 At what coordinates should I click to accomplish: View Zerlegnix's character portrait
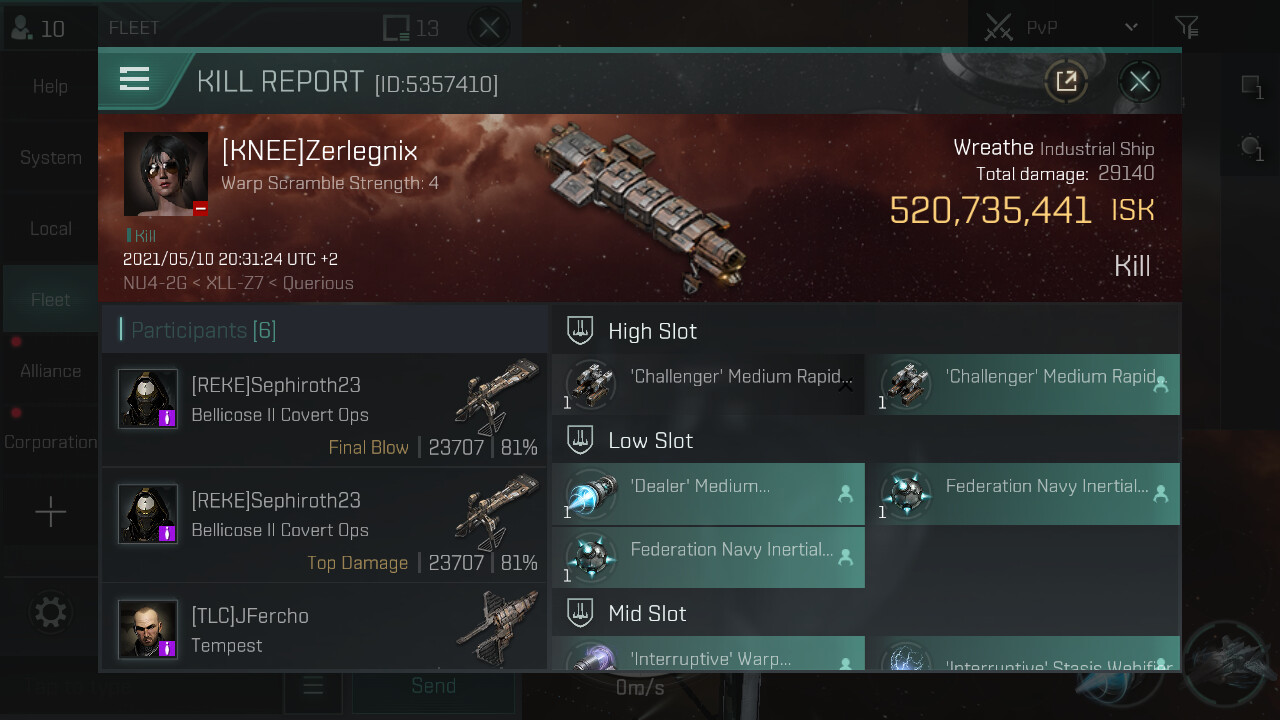166,174
